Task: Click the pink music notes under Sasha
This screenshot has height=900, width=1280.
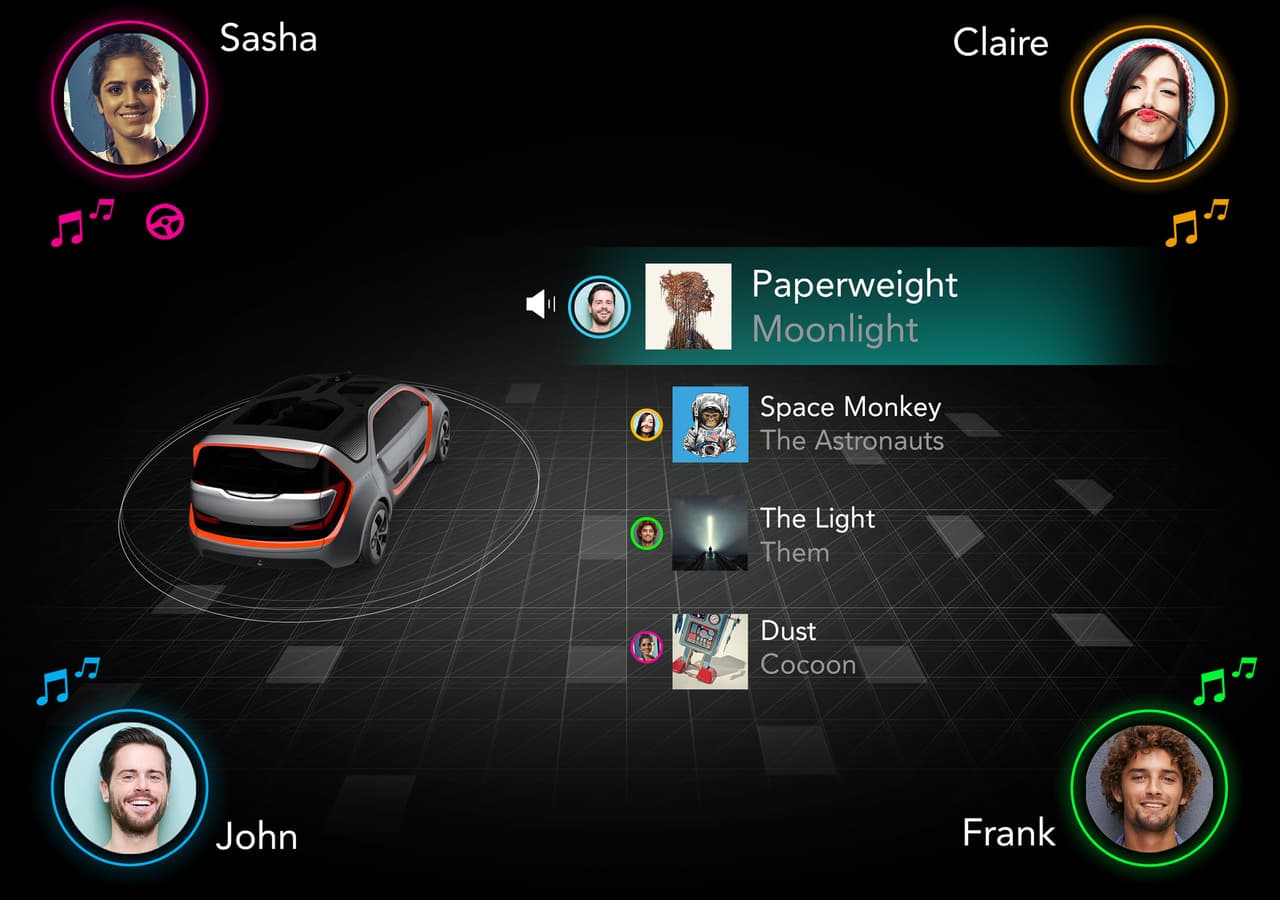Action: point(82,223)
